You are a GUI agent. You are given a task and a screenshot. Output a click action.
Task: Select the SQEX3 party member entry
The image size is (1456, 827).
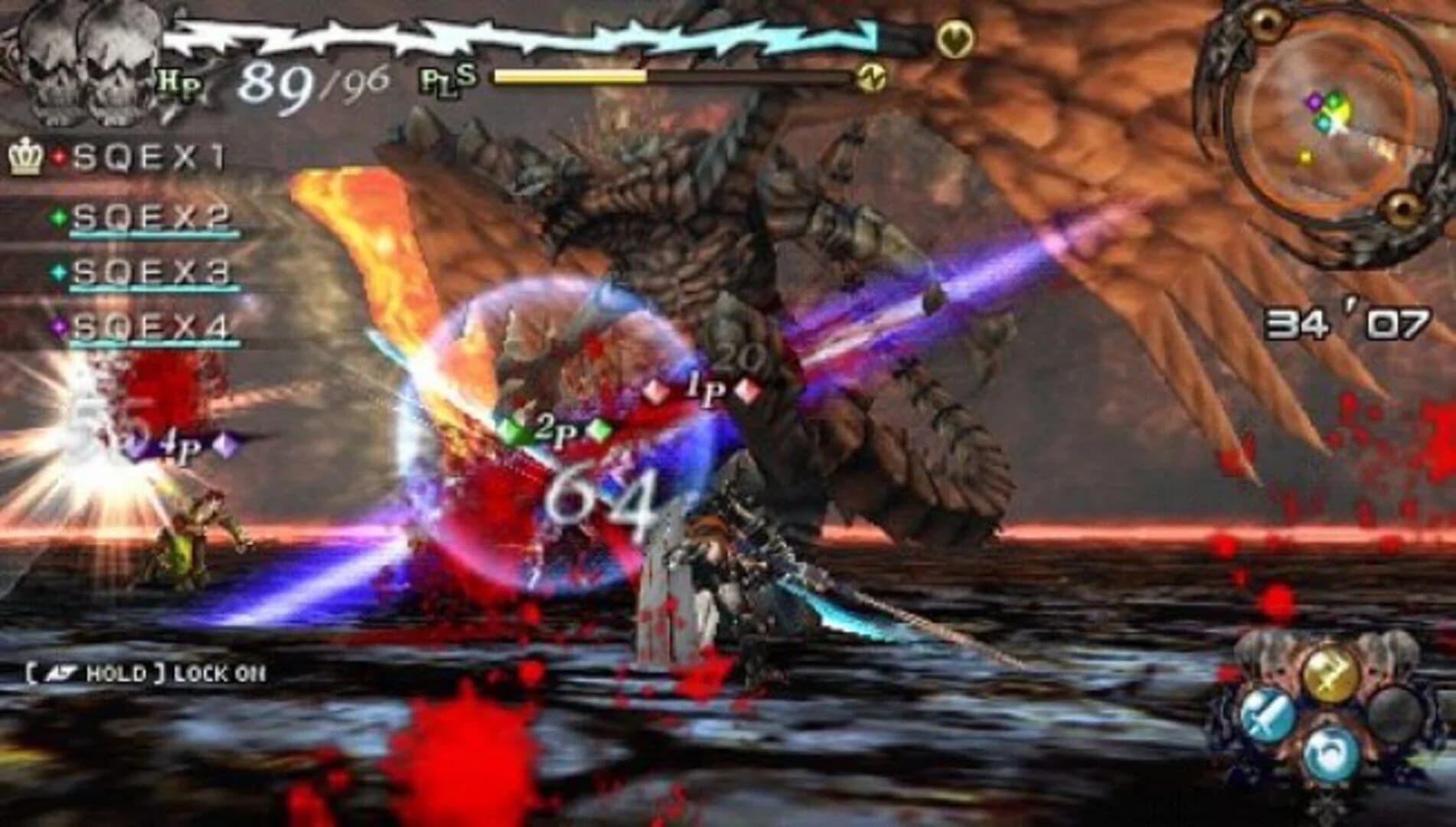click(149, 272)
